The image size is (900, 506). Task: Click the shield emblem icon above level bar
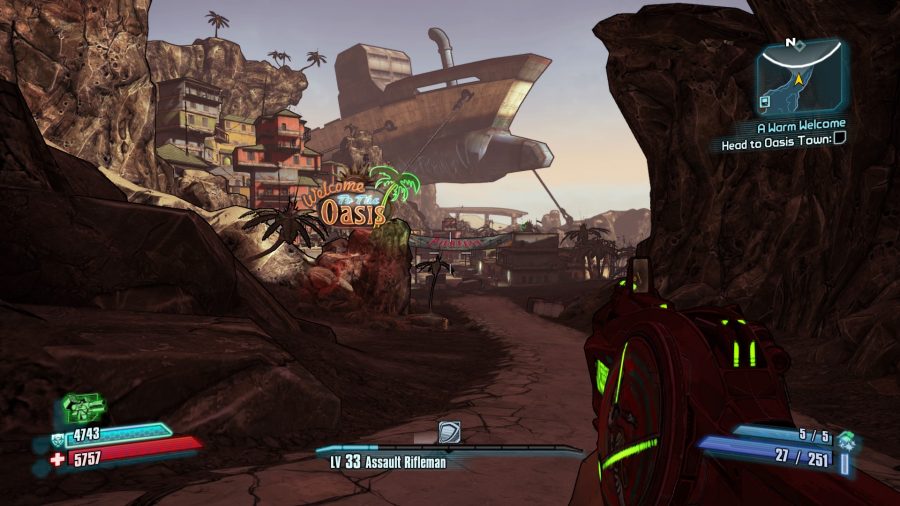450,432
